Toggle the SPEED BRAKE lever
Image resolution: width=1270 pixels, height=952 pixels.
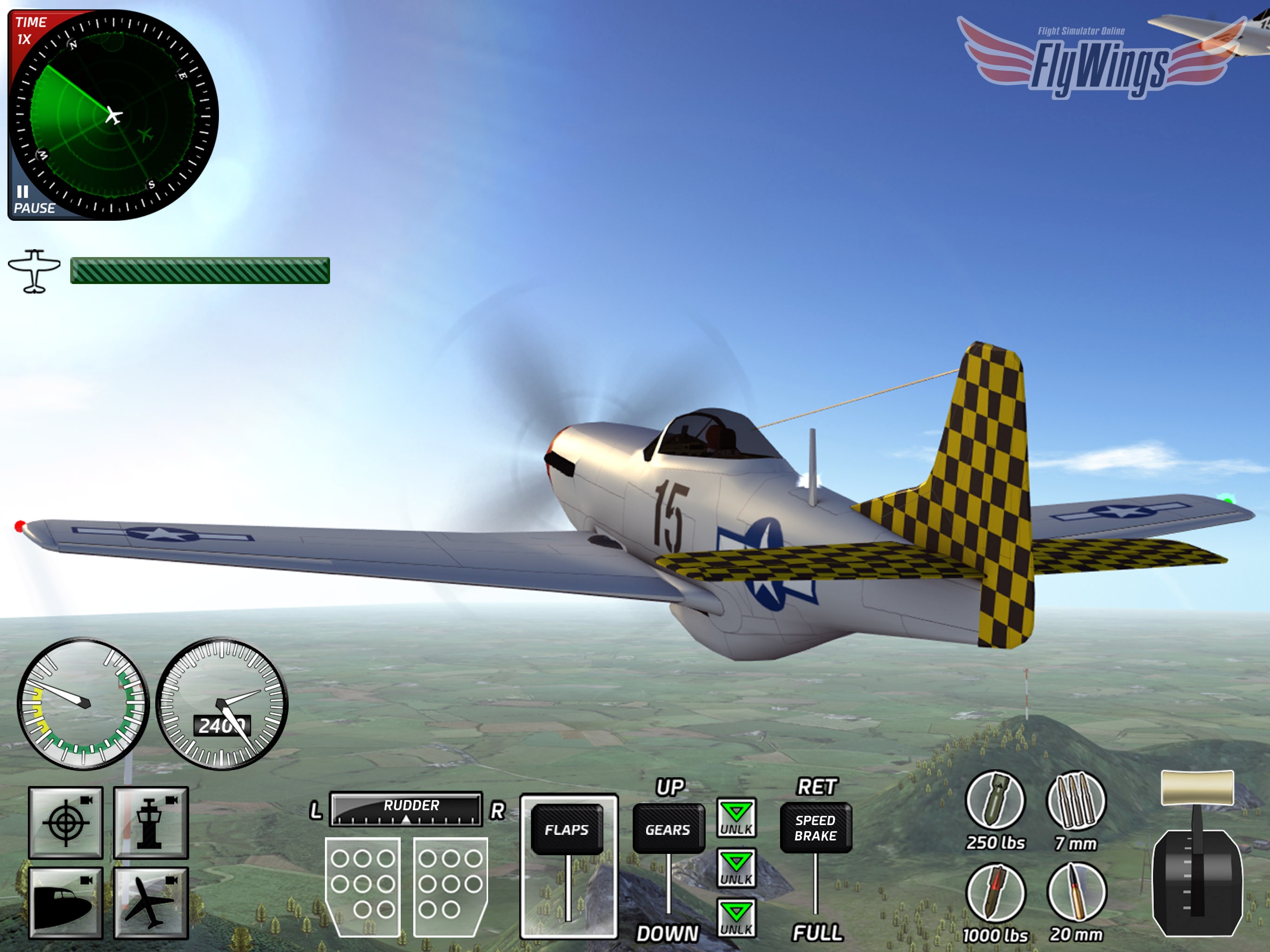[815, 828]
